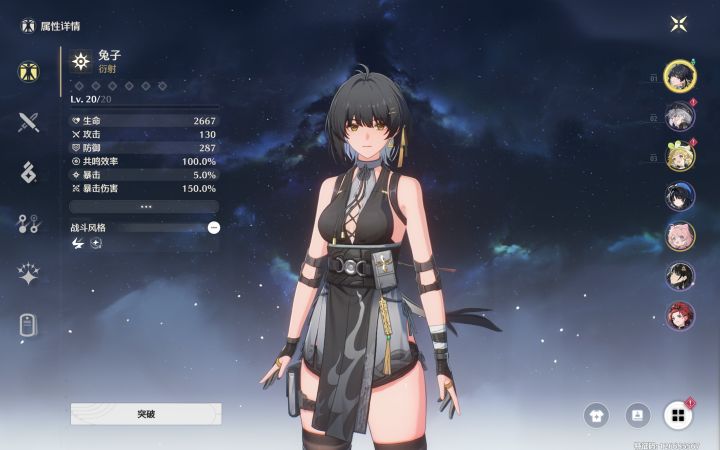Choose the white-haired character portrait
This screenshot has width=720, height=450.
[680, 116]
